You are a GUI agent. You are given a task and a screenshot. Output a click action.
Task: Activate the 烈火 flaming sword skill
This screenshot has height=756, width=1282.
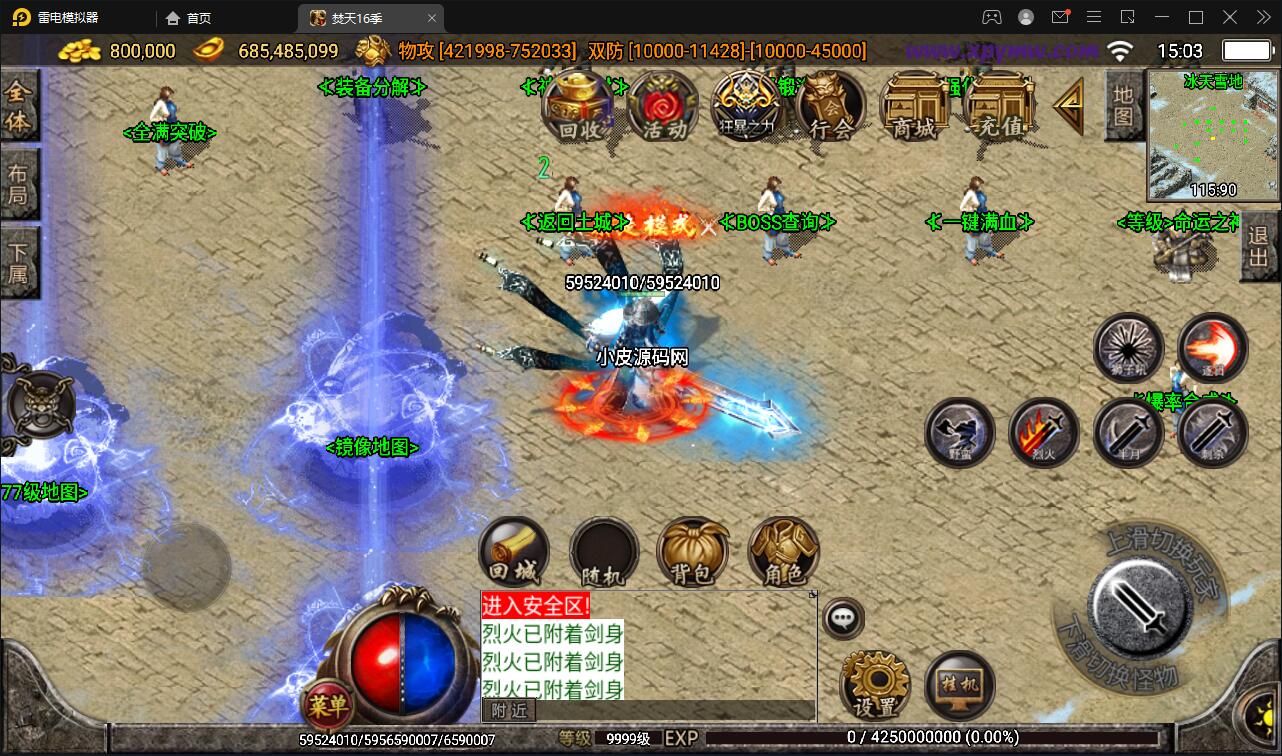pyautogui.click(x=1044, y=433)
